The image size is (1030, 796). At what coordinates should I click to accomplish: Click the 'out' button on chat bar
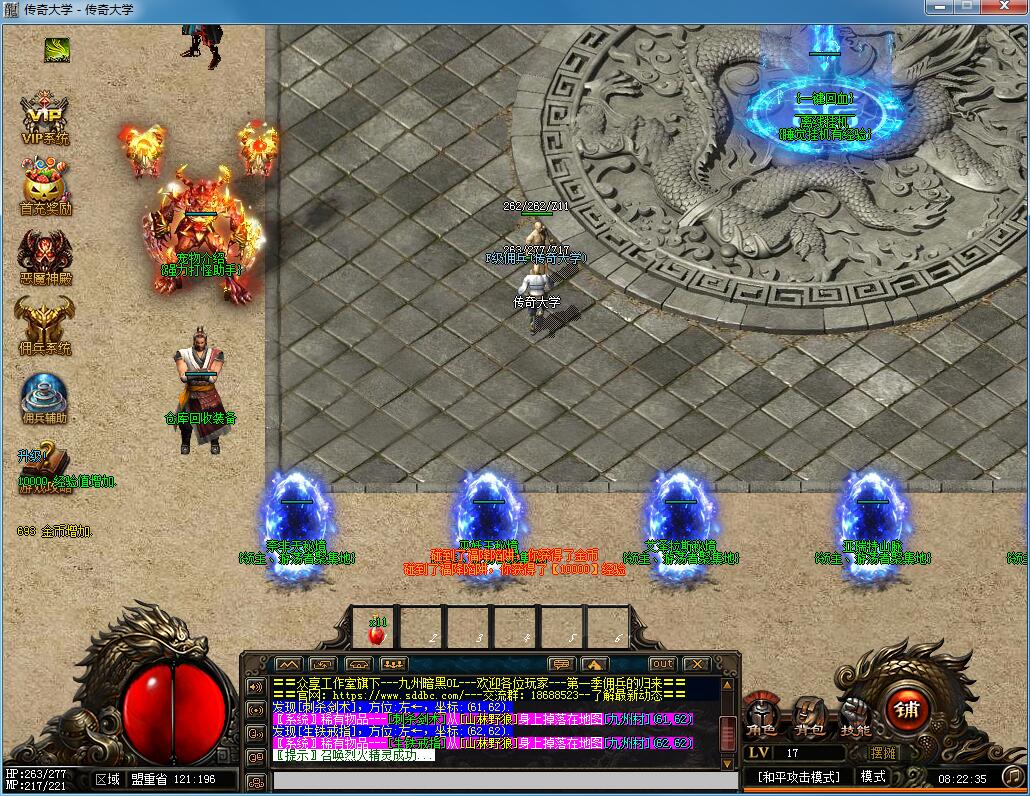click(x=662, y=664)
